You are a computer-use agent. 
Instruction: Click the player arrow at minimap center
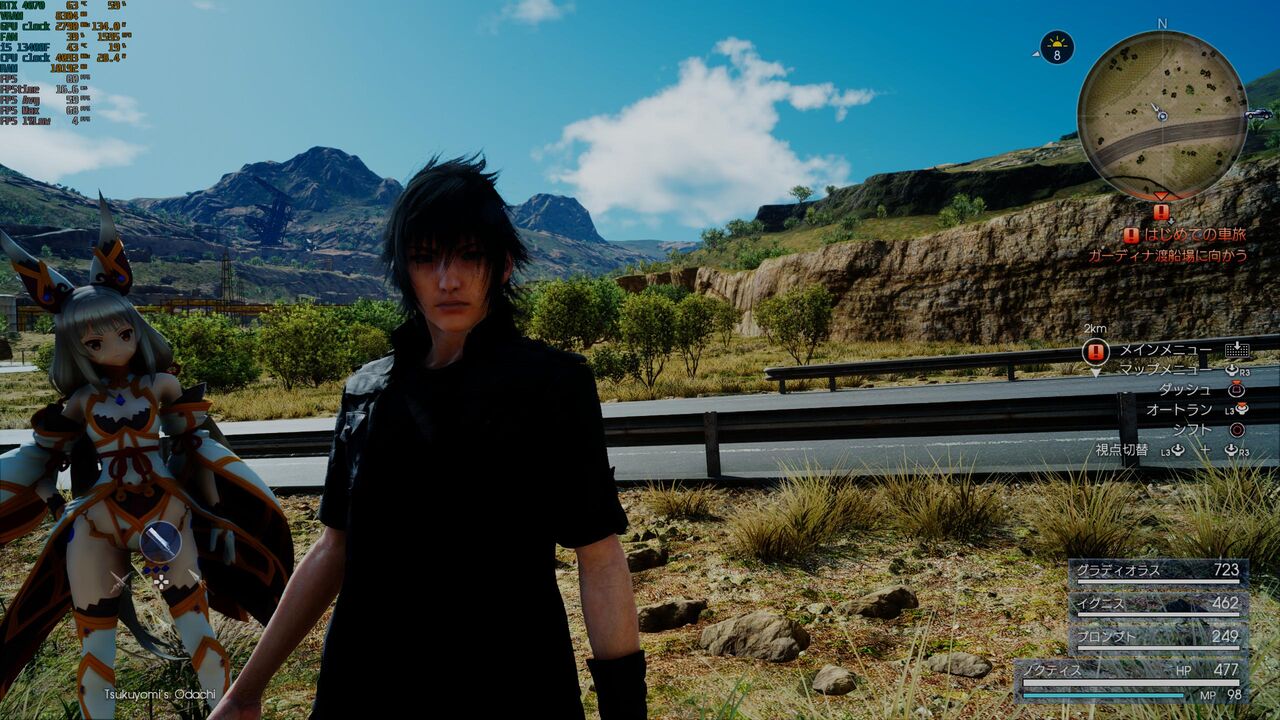click(x=1159, y=112)
